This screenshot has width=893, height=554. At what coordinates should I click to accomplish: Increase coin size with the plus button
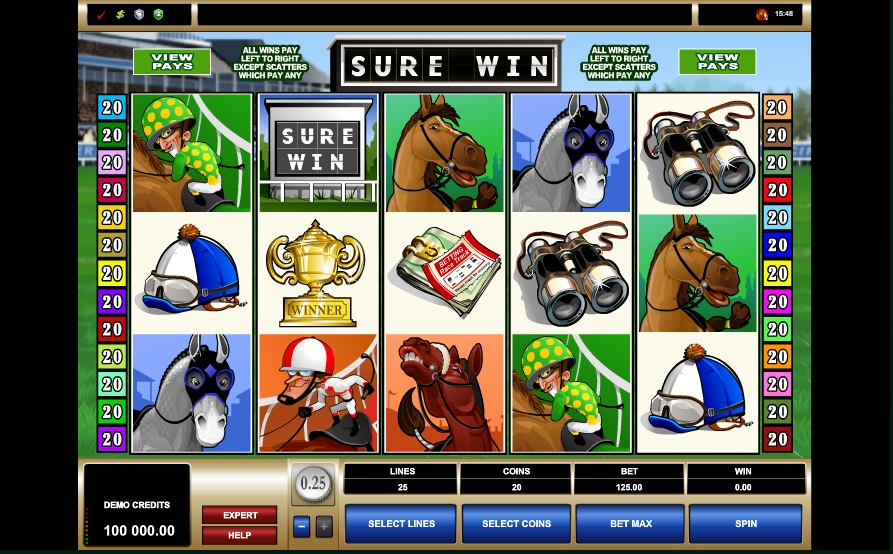click(323, 525)
